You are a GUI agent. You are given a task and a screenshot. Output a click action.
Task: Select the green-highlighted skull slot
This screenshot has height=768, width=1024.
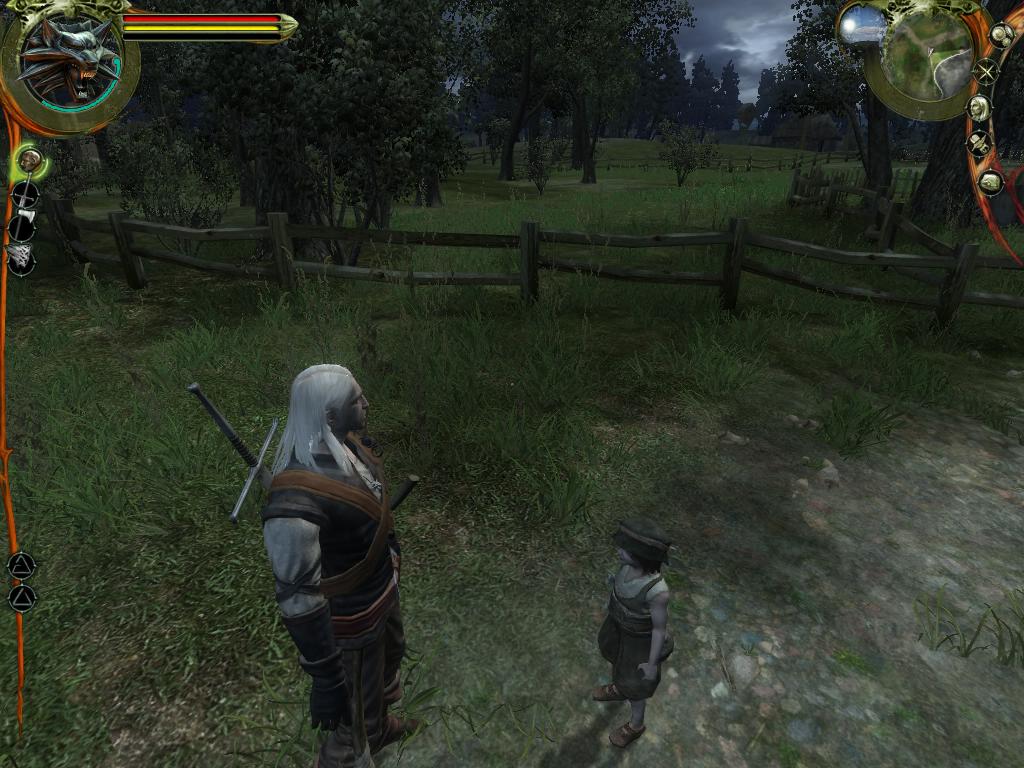pyautogui.click(x=29, y=160)
